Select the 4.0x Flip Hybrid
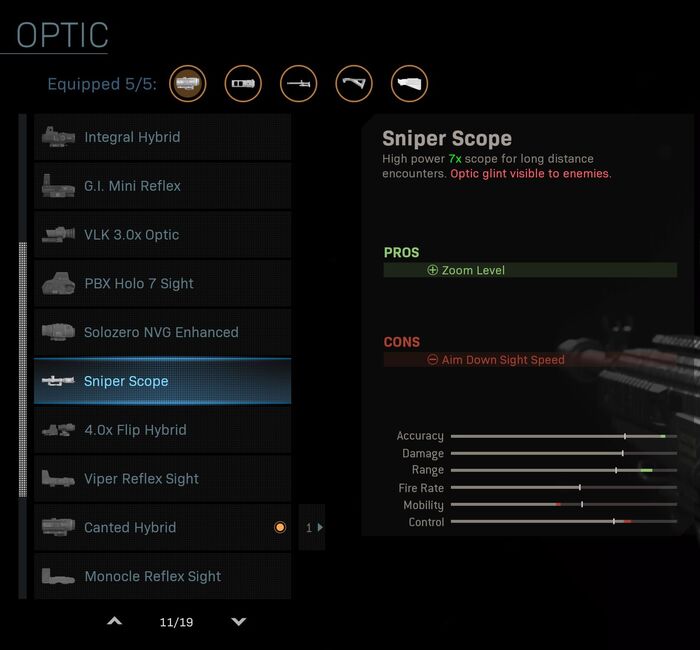This screenshot has width=700, height=650. (x=162, y=430)
